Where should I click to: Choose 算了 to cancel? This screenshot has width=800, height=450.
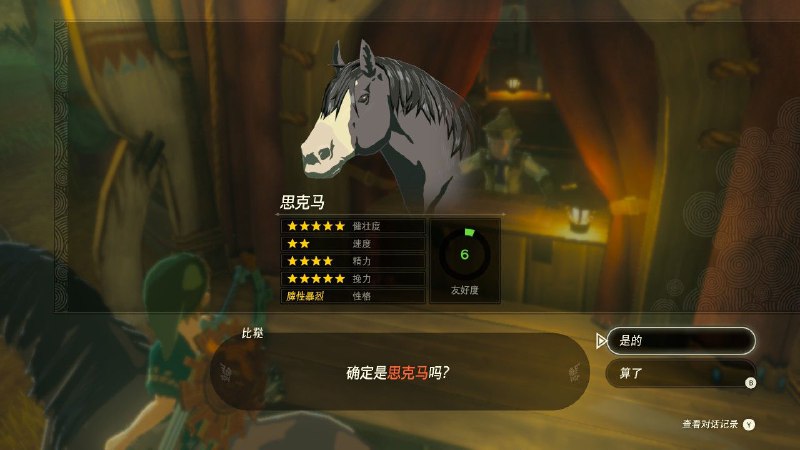(x=679, y=374)
